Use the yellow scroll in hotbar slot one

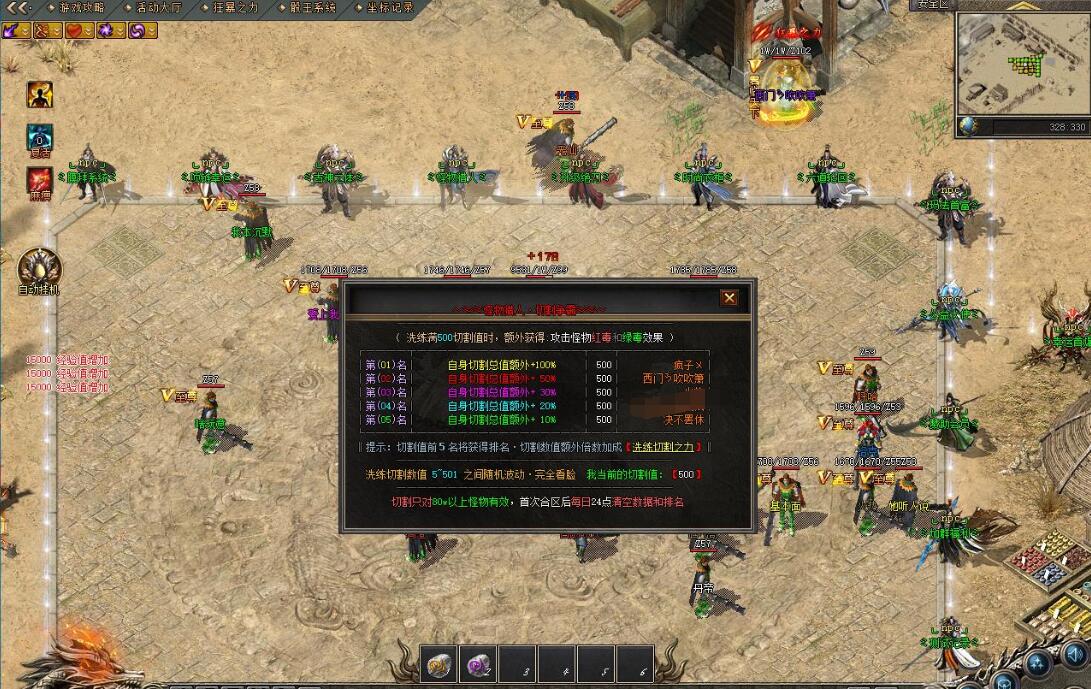(438, 663)
